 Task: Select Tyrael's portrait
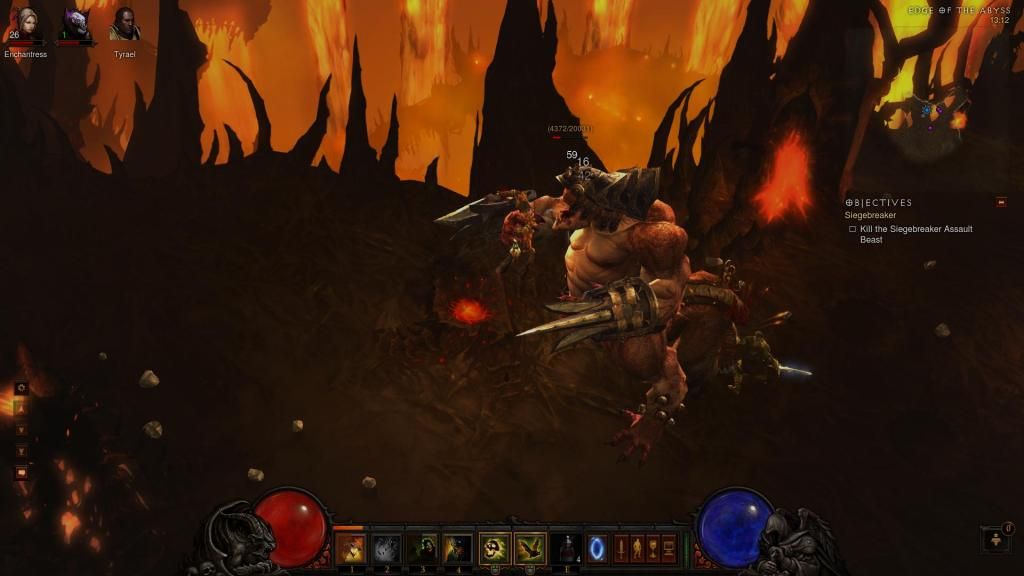click(124, 26)
